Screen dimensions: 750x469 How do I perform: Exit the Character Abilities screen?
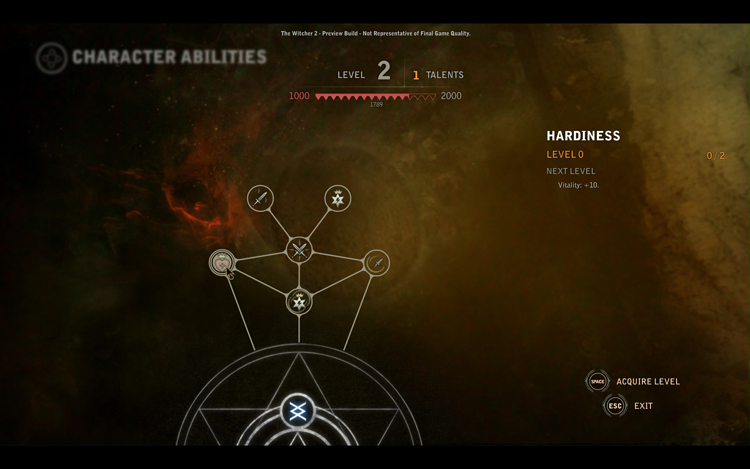[x=641, y=405]
